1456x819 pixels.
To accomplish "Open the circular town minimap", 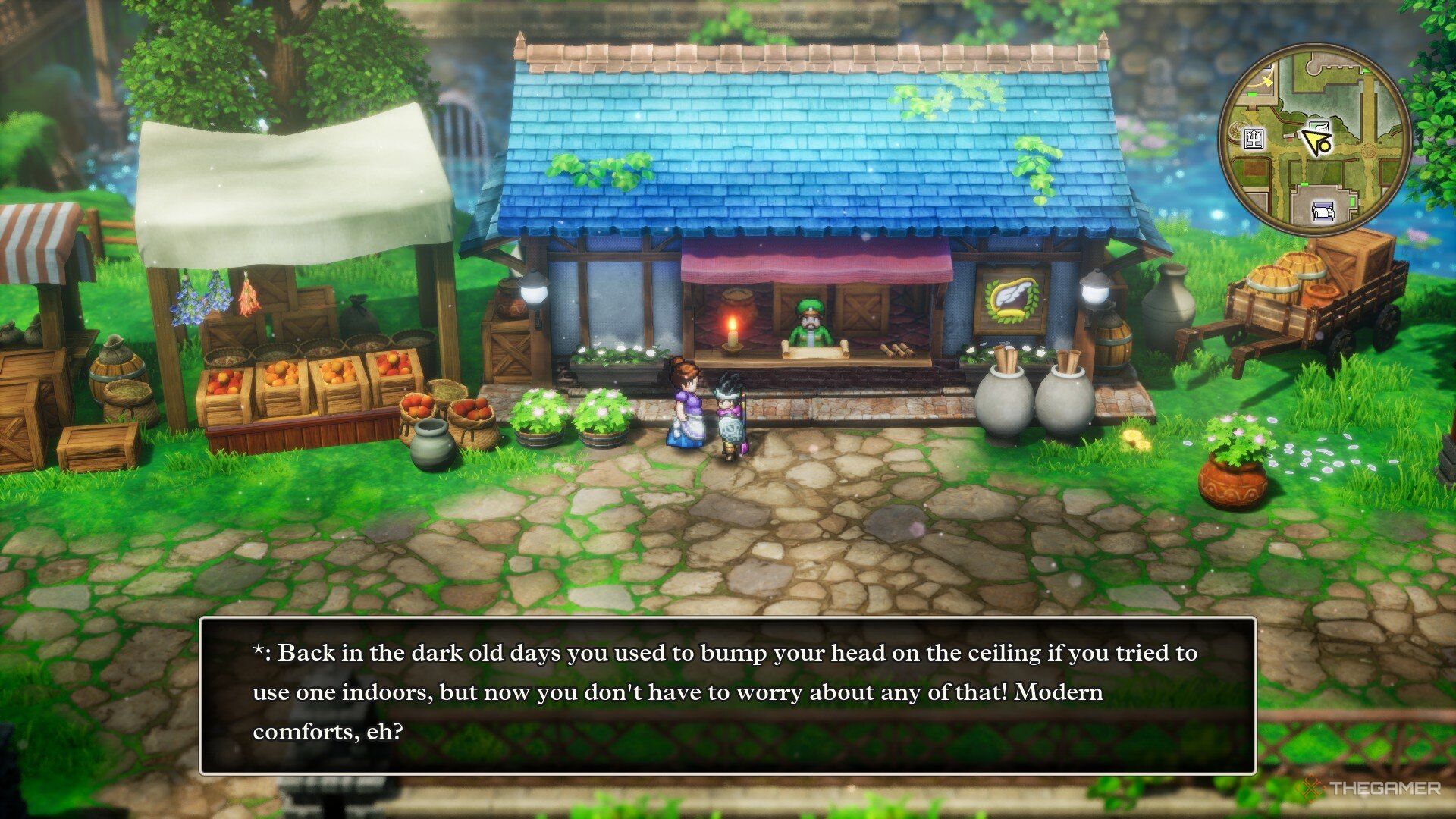I will pos(1315,138).
